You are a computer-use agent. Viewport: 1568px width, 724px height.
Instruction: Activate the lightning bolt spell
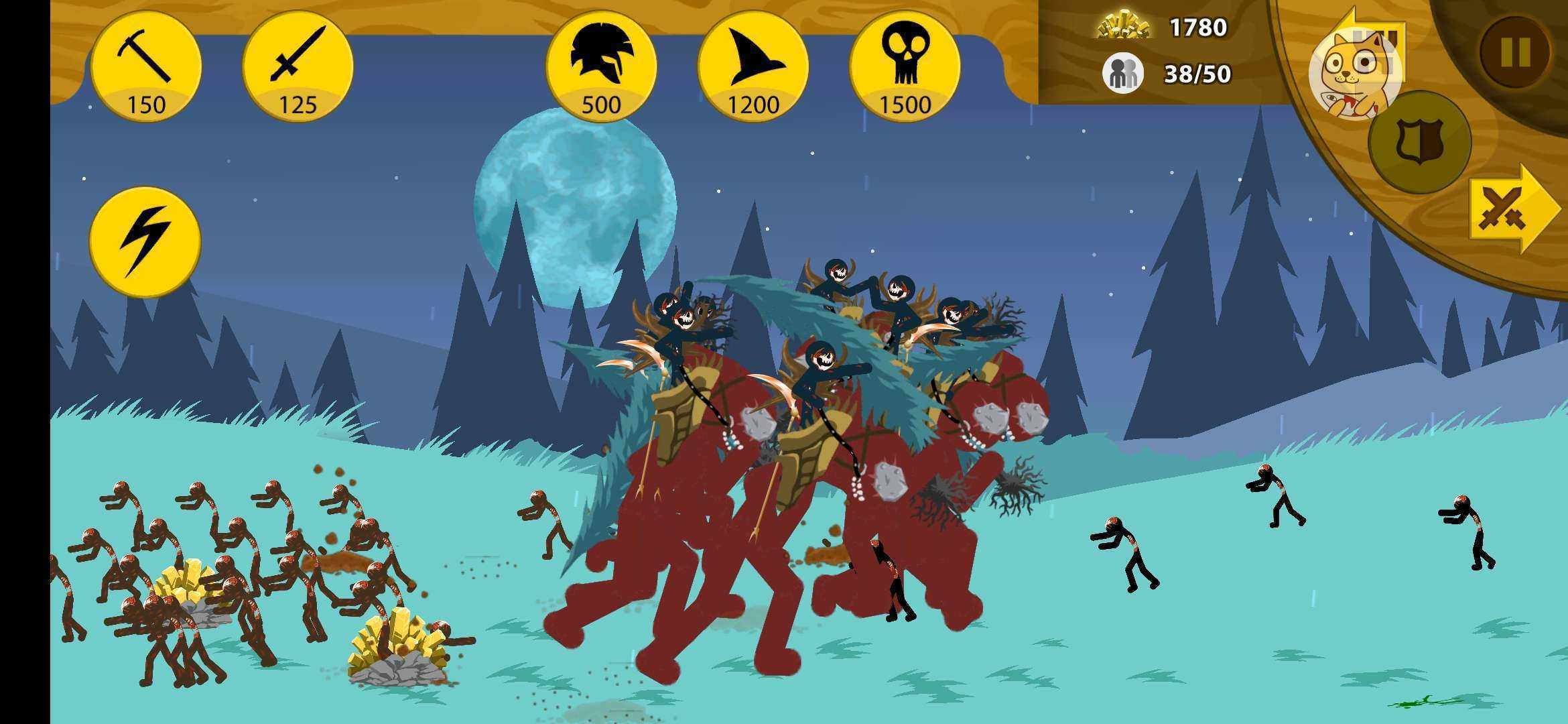point(145,242)
